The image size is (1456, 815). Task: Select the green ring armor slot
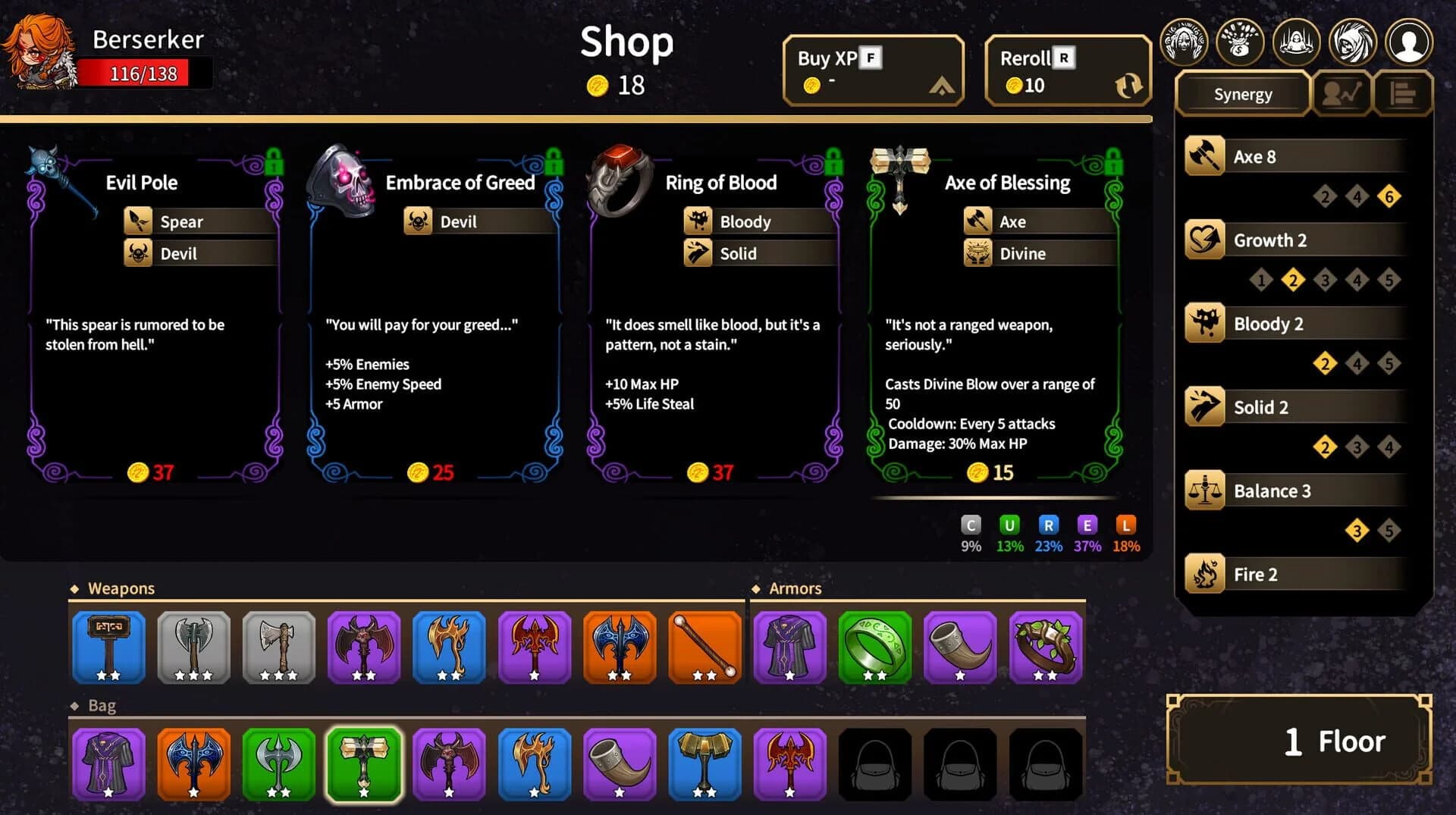[x=874, y=647]
